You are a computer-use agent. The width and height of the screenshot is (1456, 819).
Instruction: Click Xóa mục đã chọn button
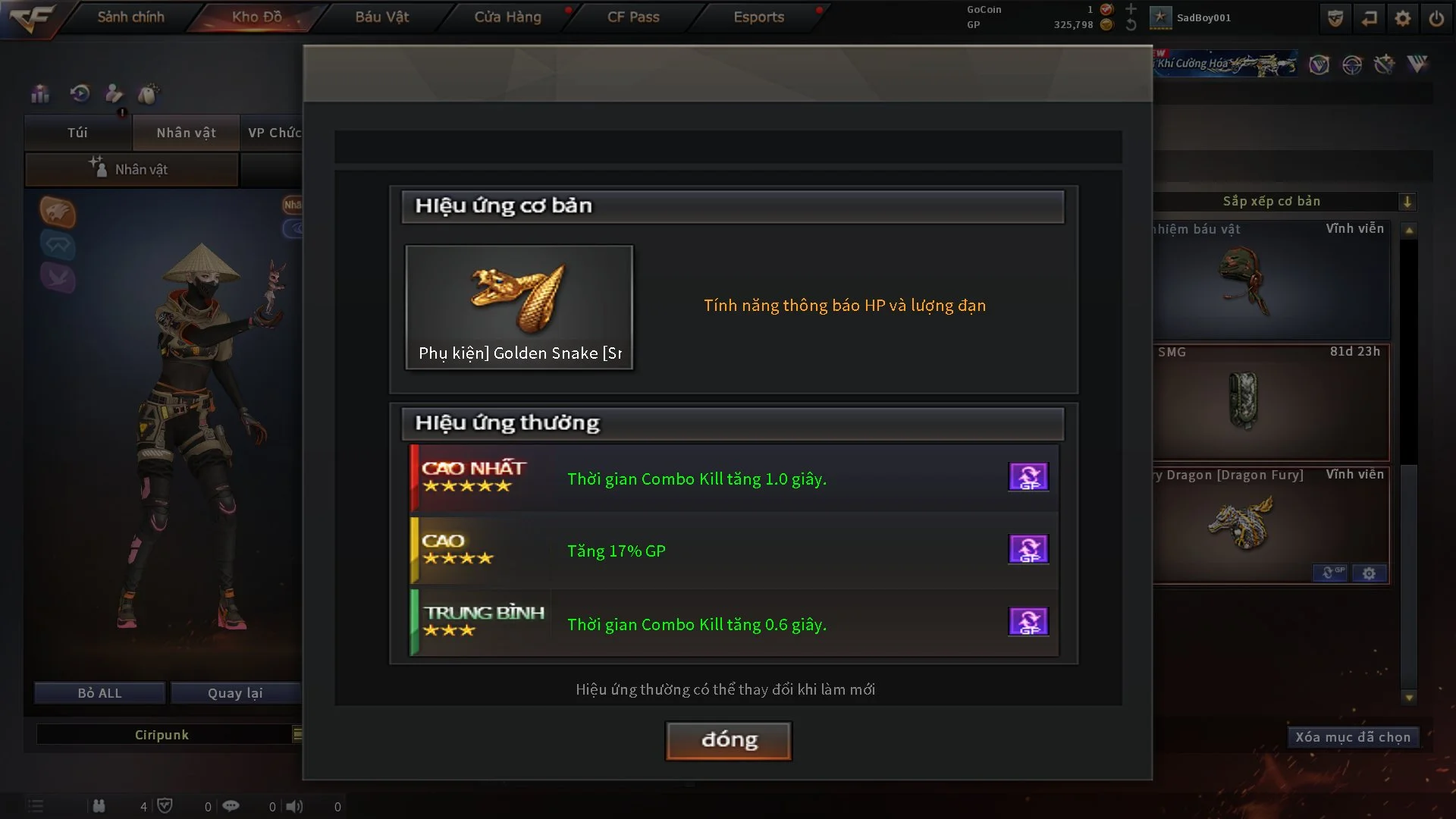[1352, 737]
